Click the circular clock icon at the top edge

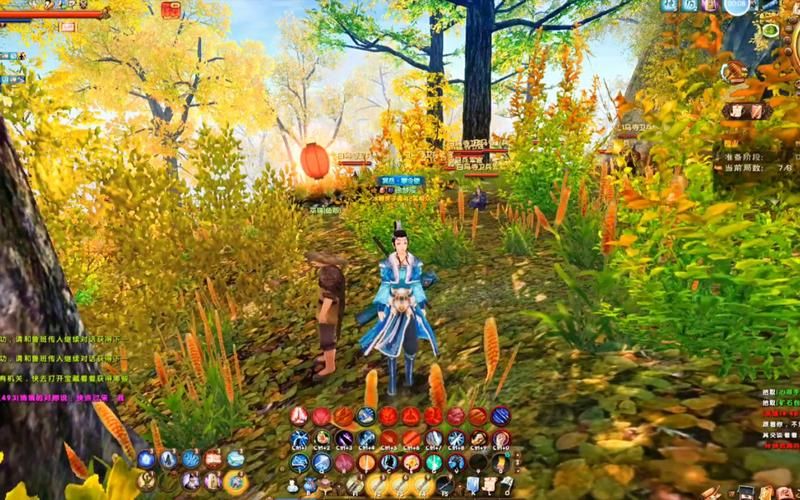click(x=737, y=6)
